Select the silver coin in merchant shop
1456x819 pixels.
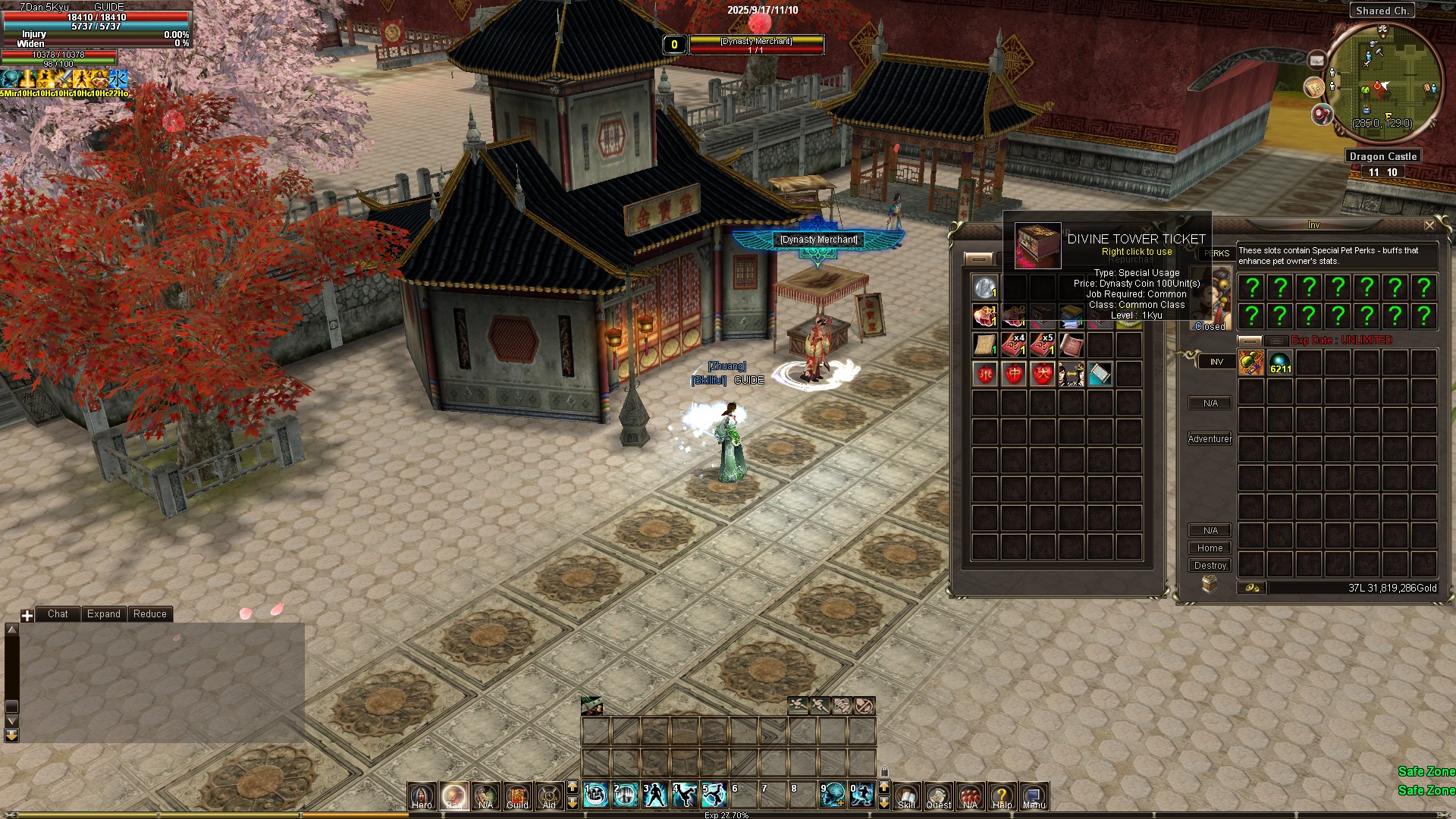click(x=985, y=287)
